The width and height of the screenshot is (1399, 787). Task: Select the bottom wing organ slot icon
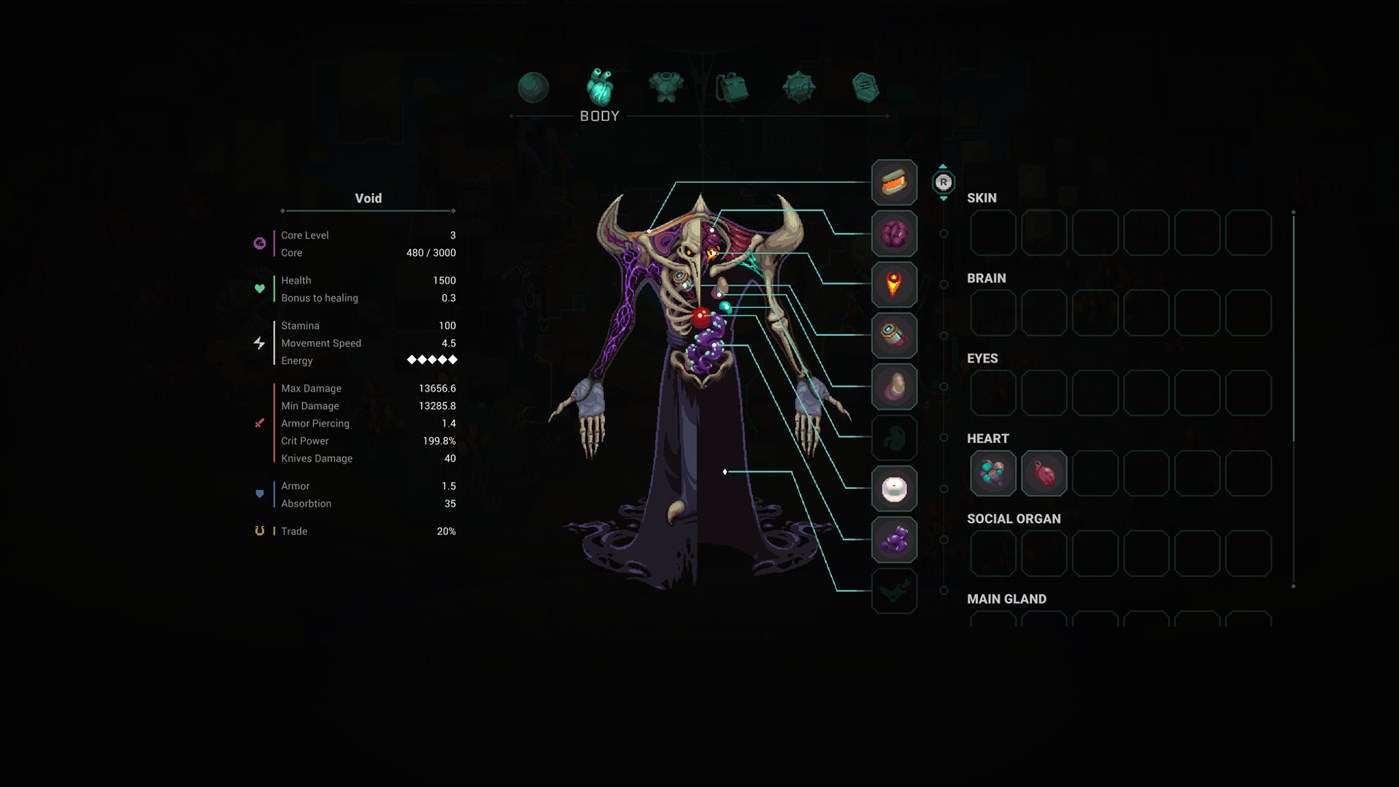click(894, 590)
